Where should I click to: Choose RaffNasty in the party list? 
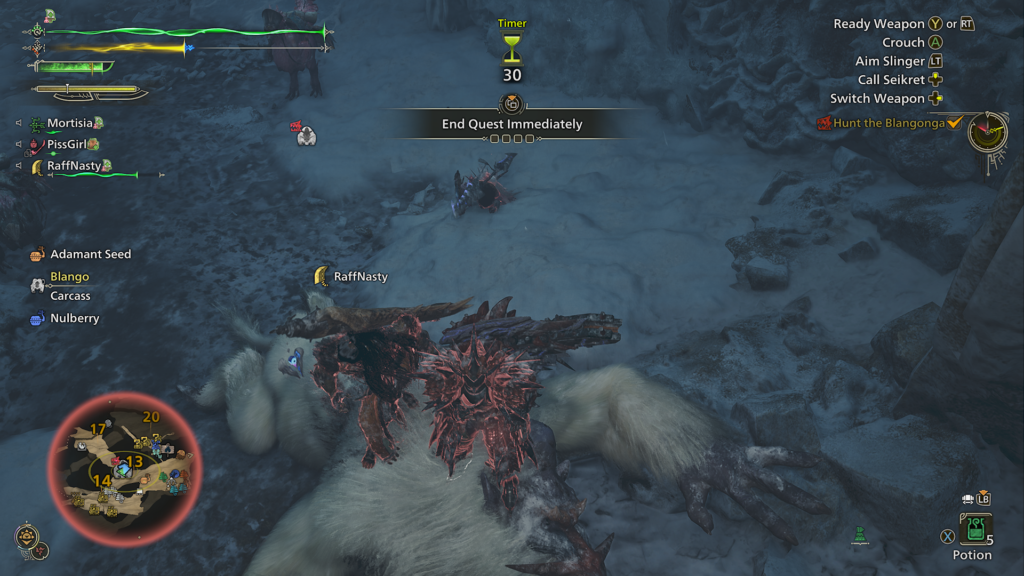[x=74, y=166]
